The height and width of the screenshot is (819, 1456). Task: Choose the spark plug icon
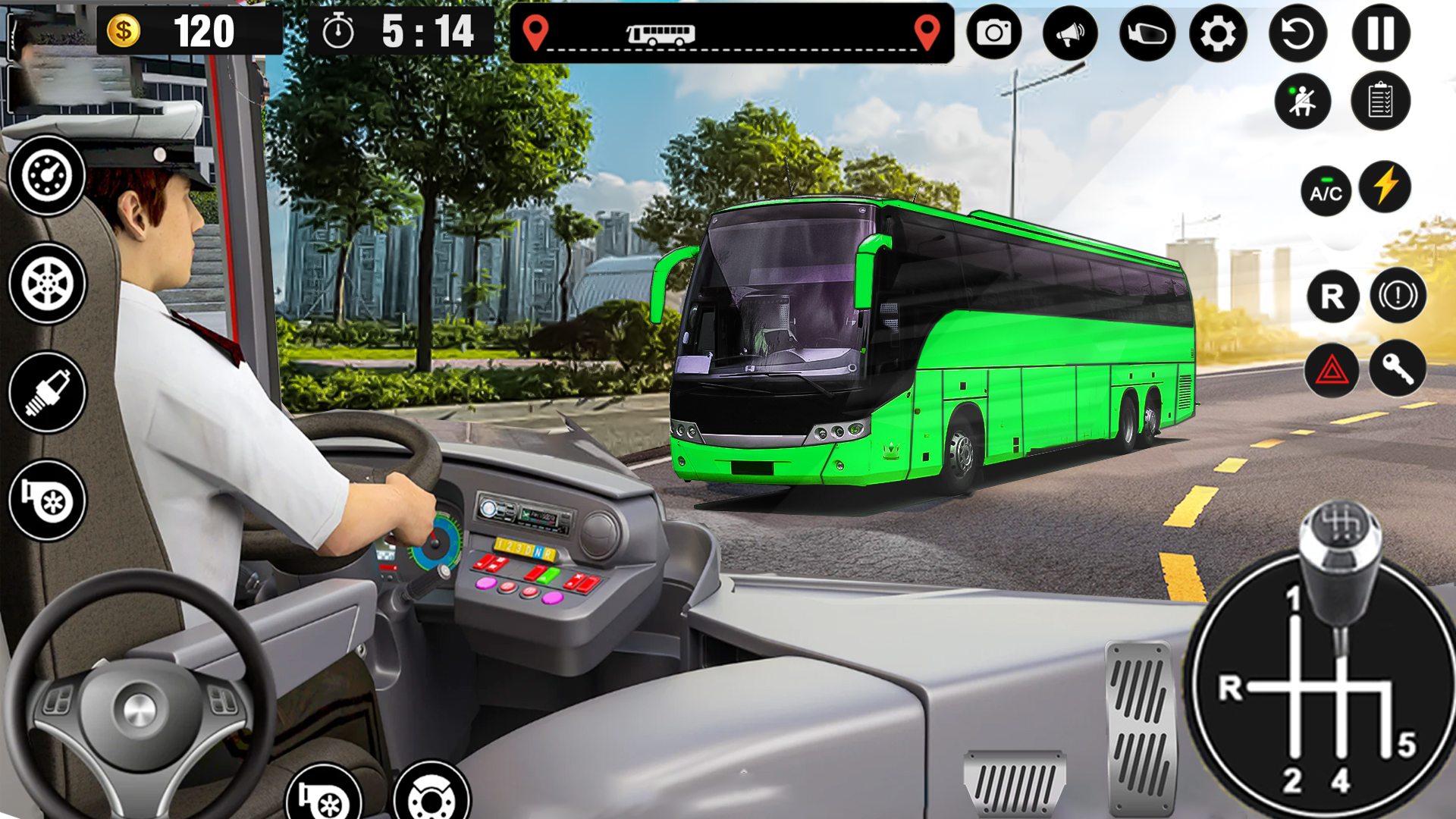coord(47,392)
